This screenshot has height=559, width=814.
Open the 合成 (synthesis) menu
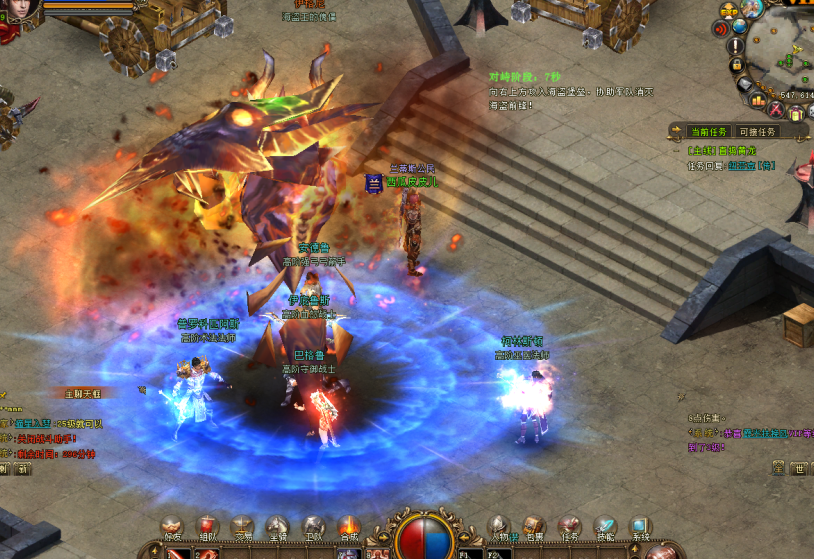point(348,527)
